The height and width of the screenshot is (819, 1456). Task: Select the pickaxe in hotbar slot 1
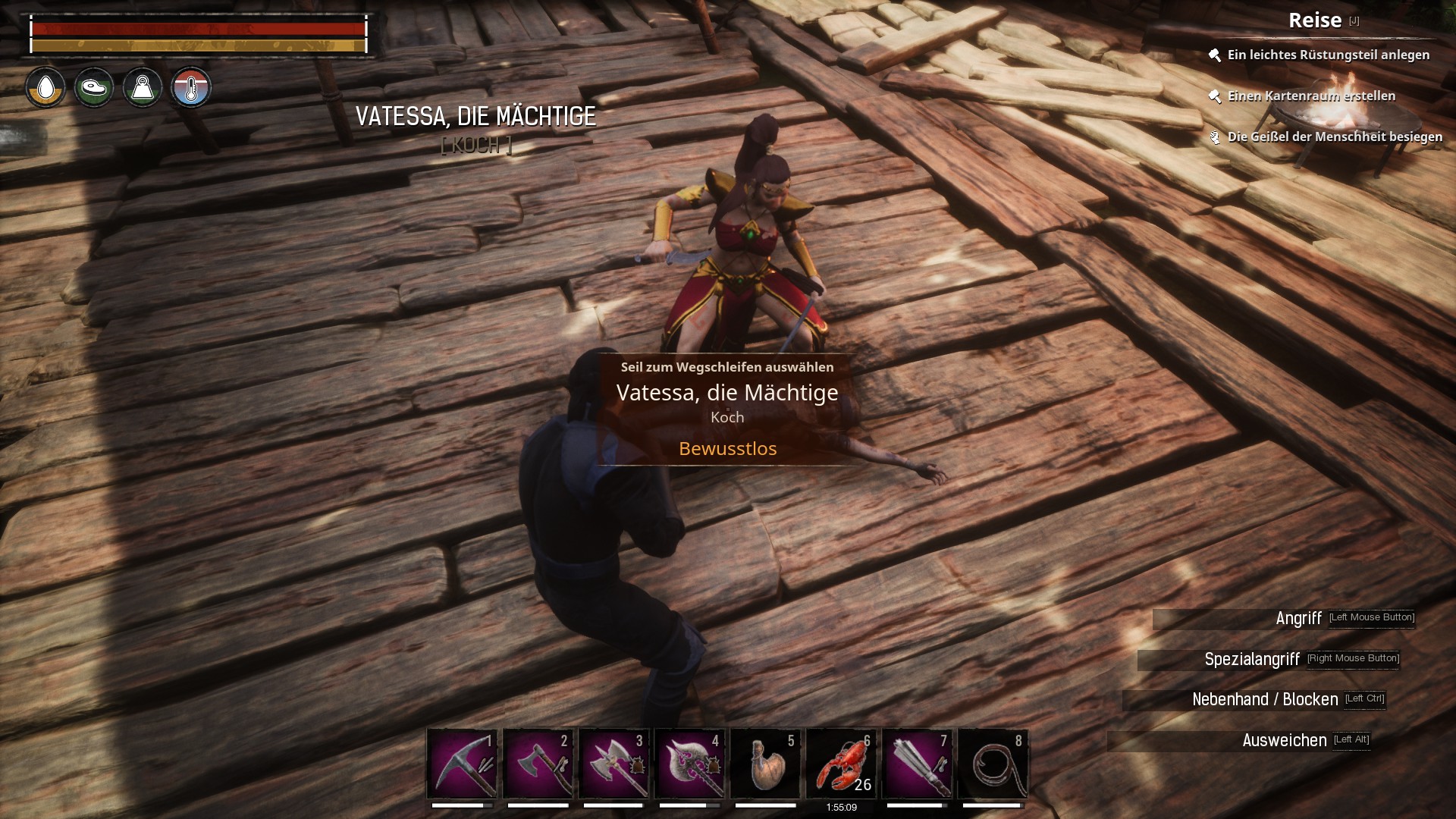click(462, 764)
